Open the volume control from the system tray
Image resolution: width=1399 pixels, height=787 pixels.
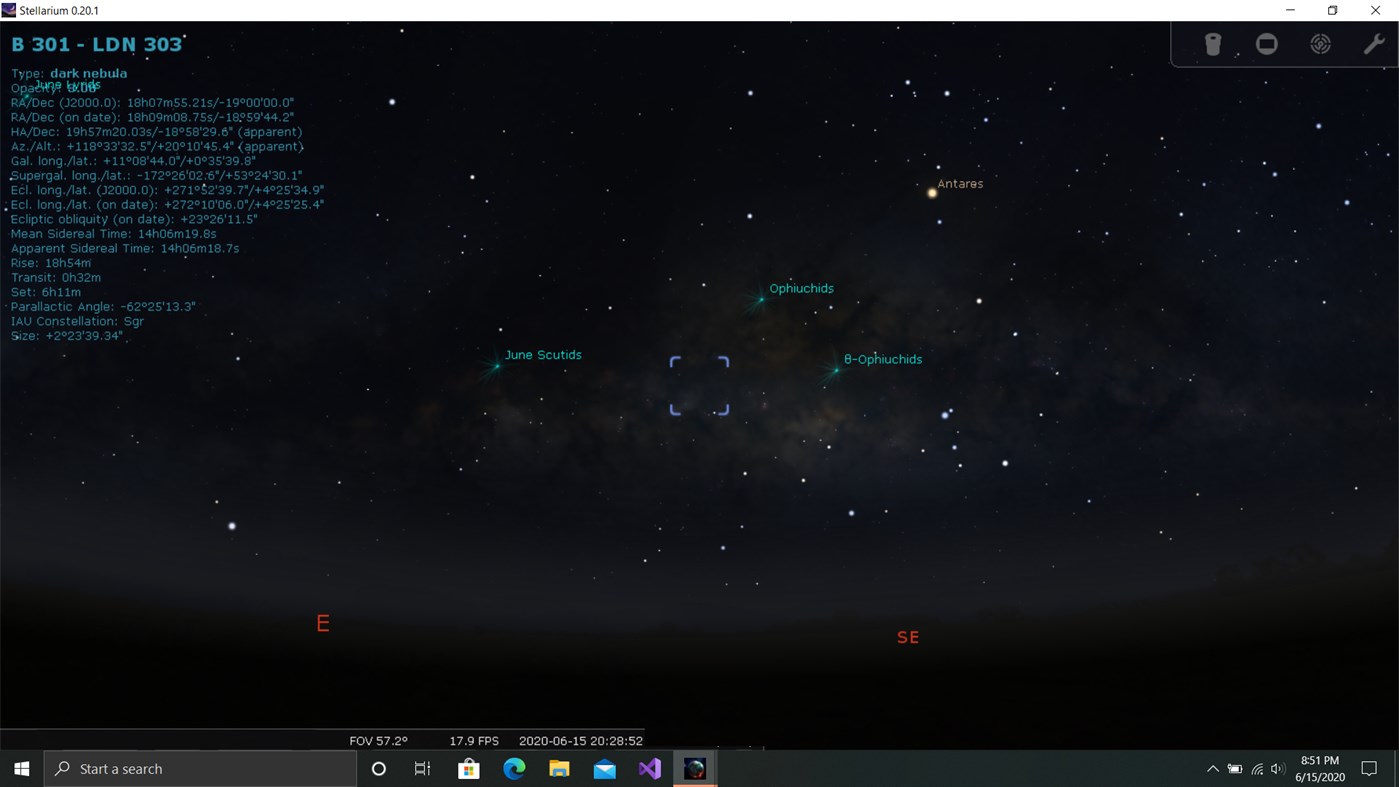pyautogui.click(x=1277, y=768)
